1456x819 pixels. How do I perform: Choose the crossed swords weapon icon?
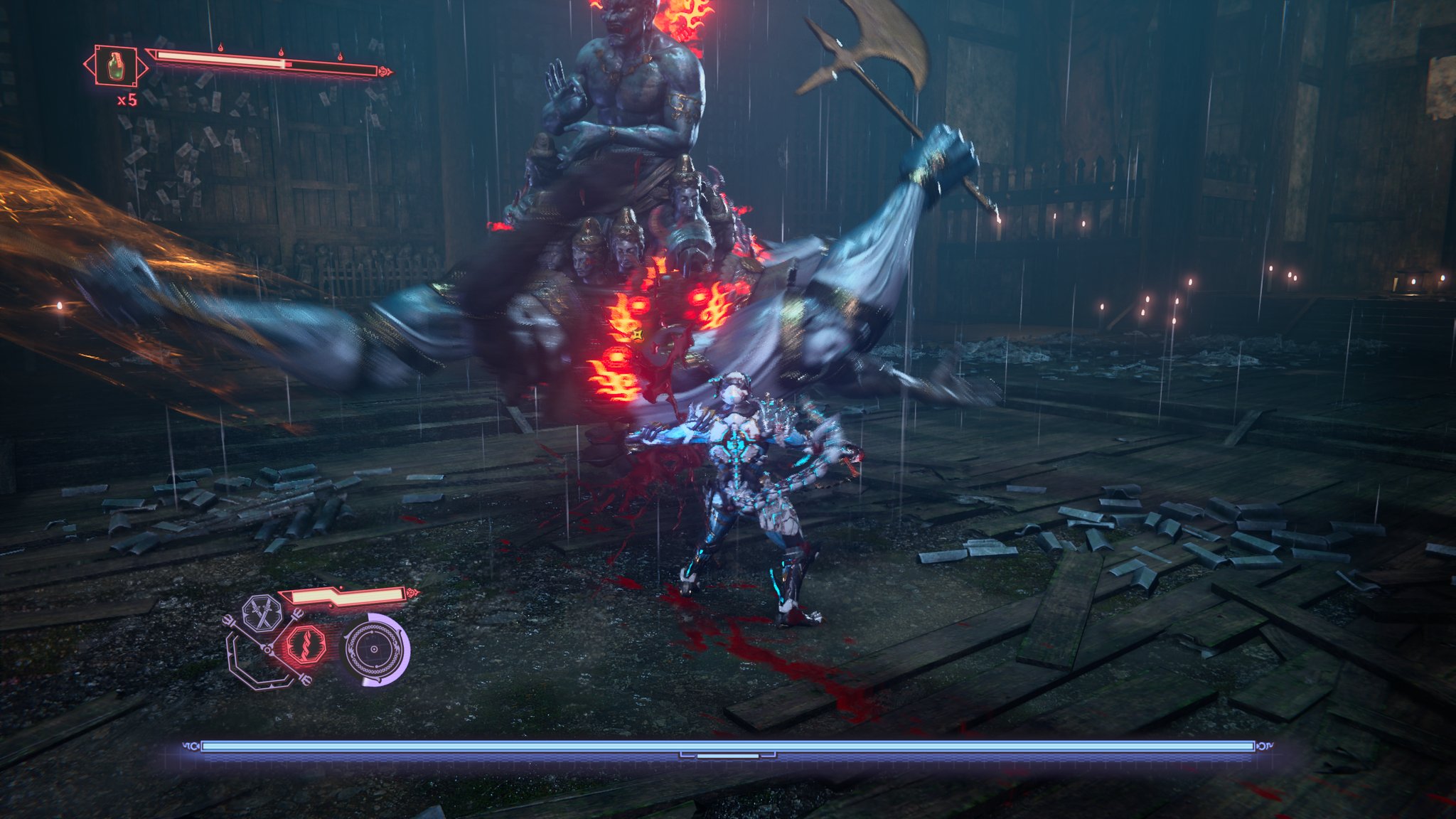click(x=261, y=614)
